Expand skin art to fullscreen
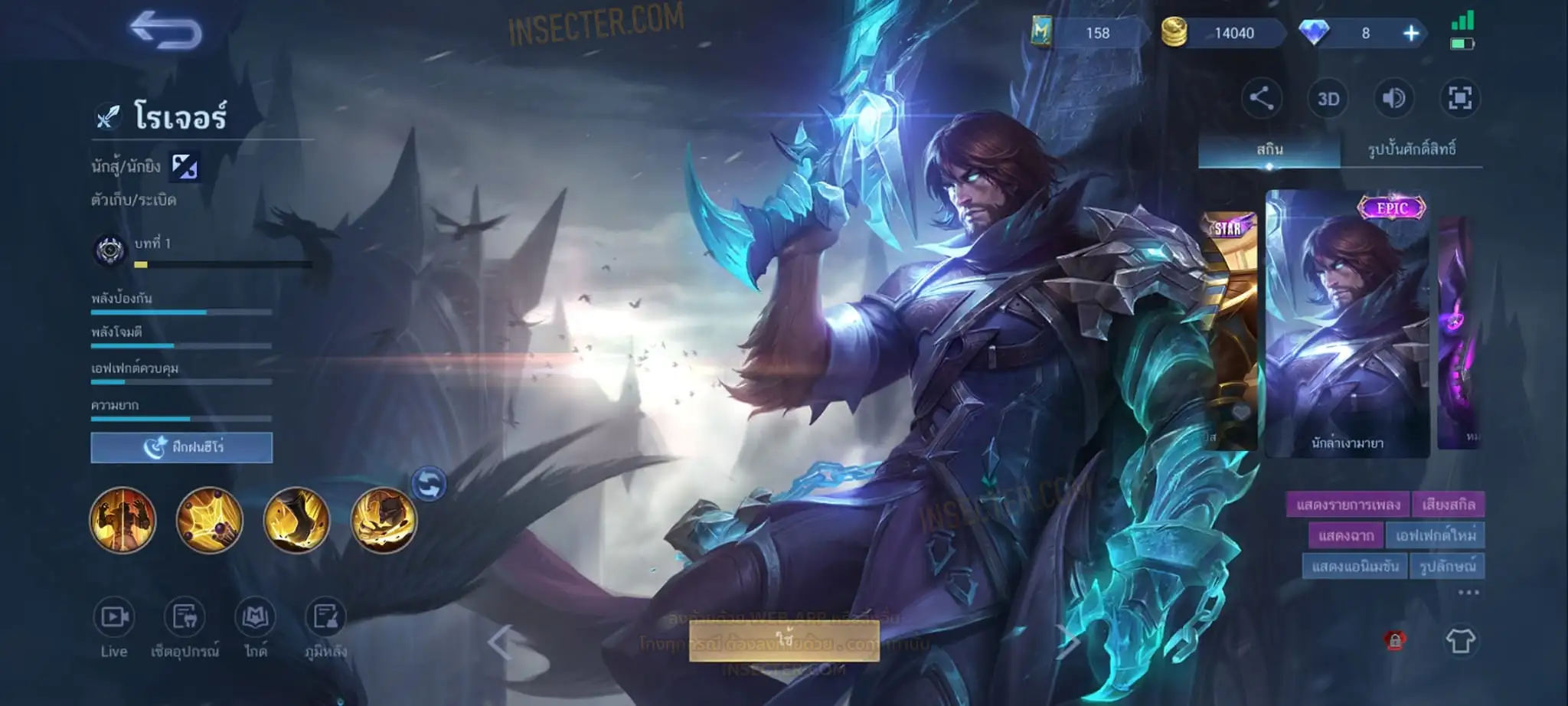The width and height of the screenshot is (1568, 706). 1459,99
